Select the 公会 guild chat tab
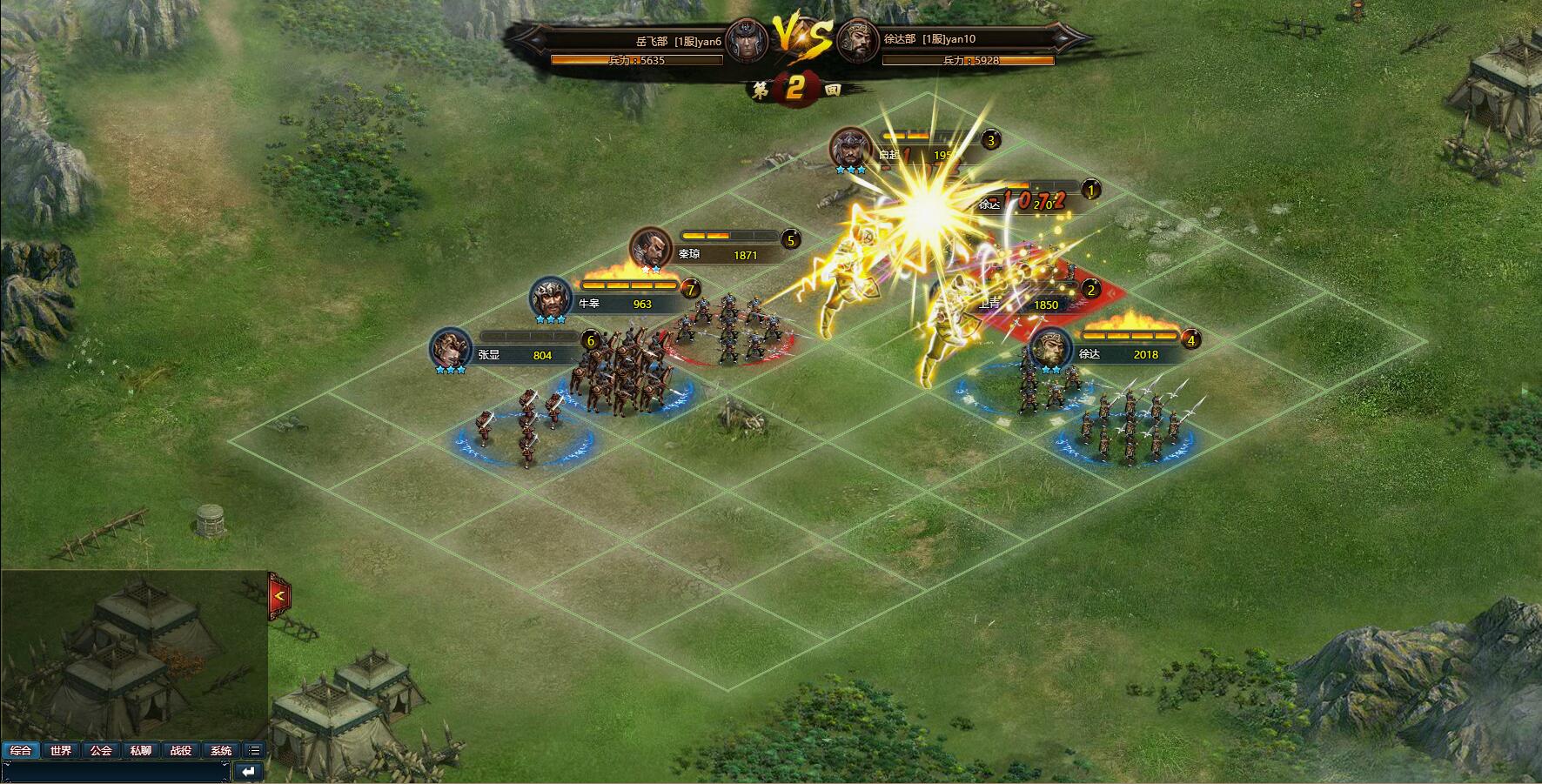This screenshot has height=784, width=1542. click(101, 750)
